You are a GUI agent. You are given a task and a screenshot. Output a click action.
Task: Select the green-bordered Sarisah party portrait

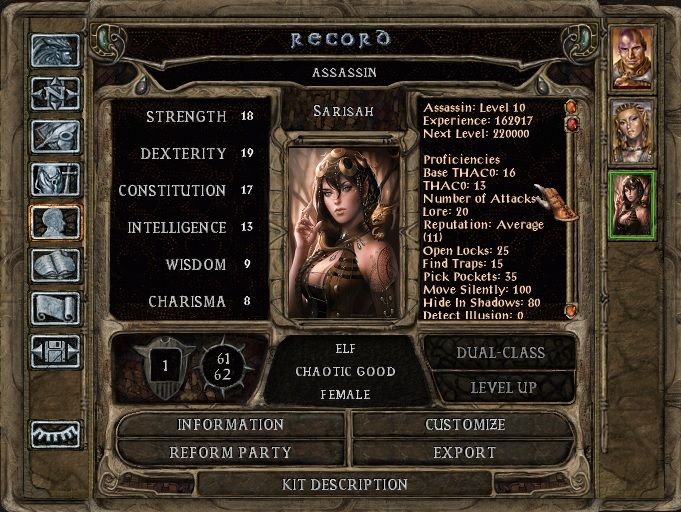click(x=632, y=204)
